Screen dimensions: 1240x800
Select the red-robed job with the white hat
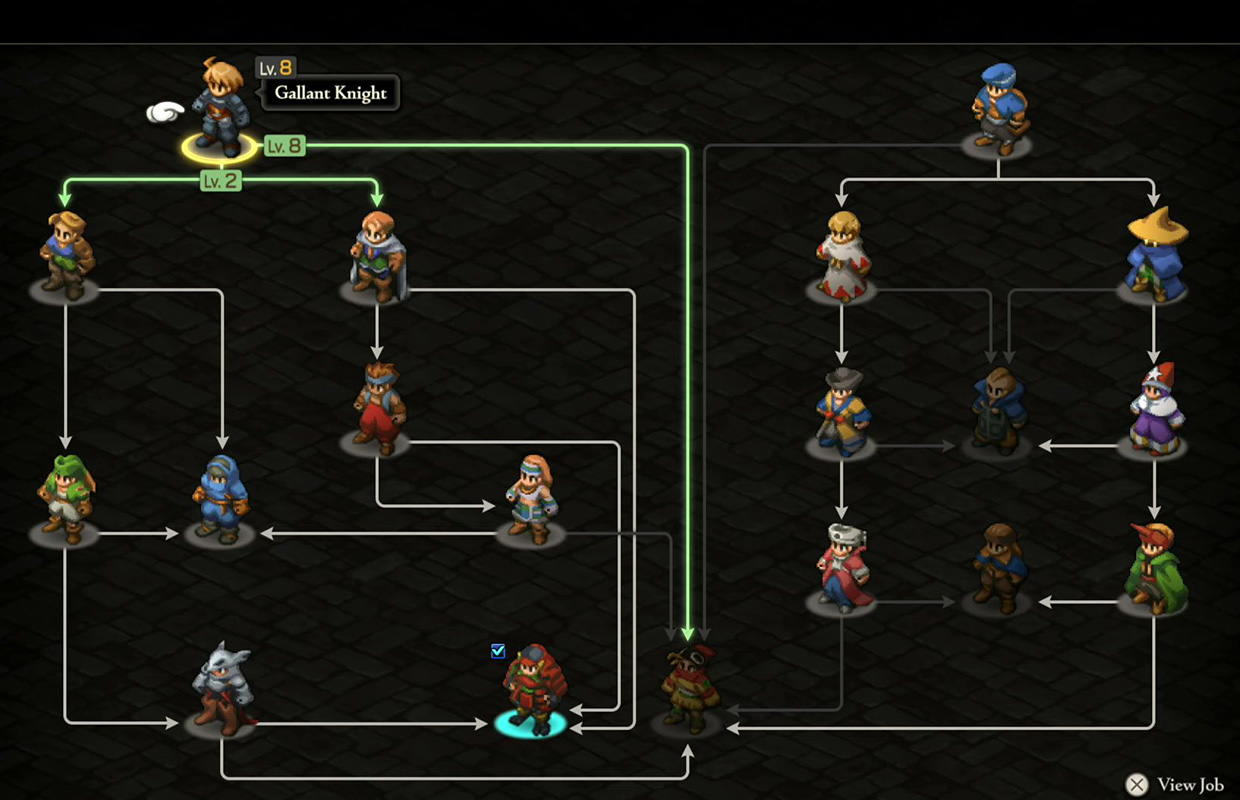click(842, 567)
